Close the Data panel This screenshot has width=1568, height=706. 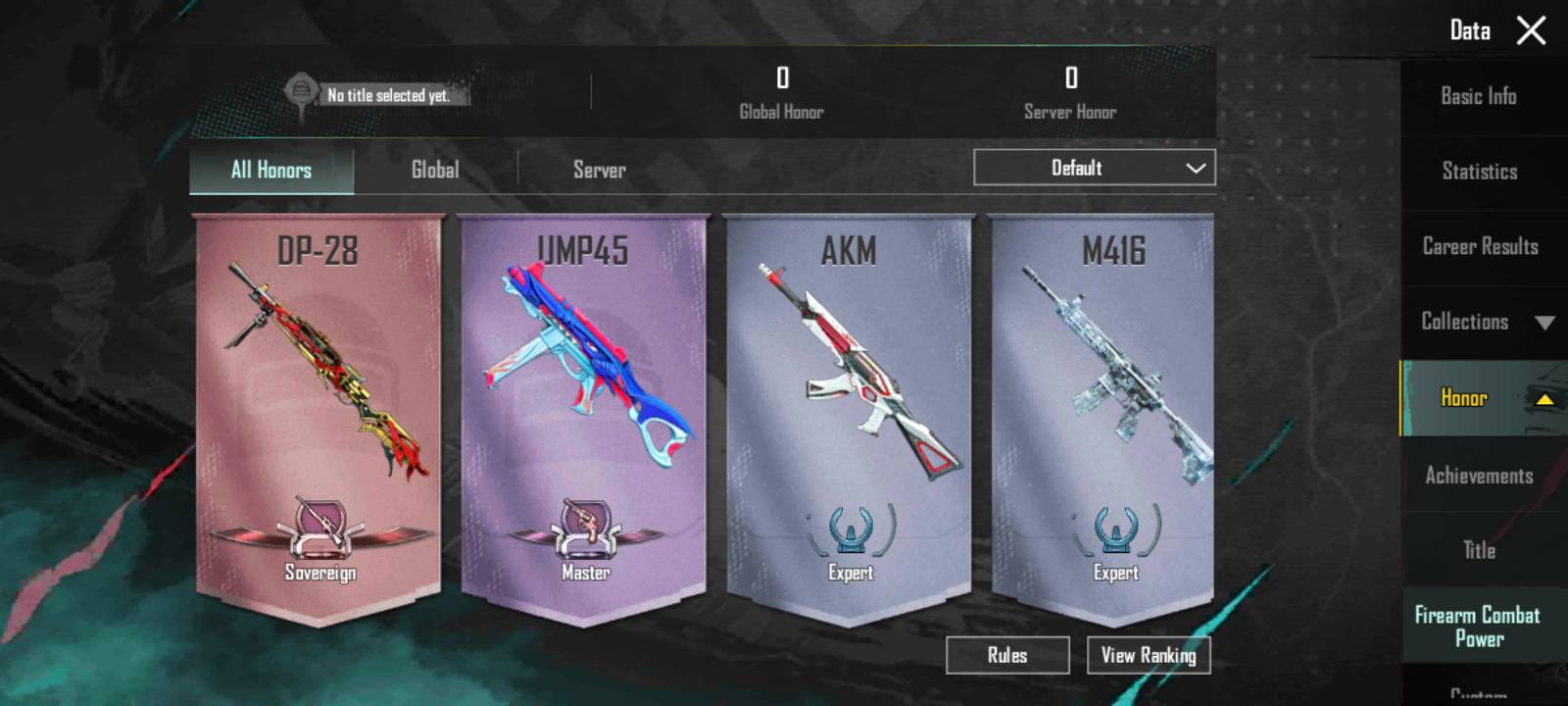pyautogui.click(x=1531, y=30)
